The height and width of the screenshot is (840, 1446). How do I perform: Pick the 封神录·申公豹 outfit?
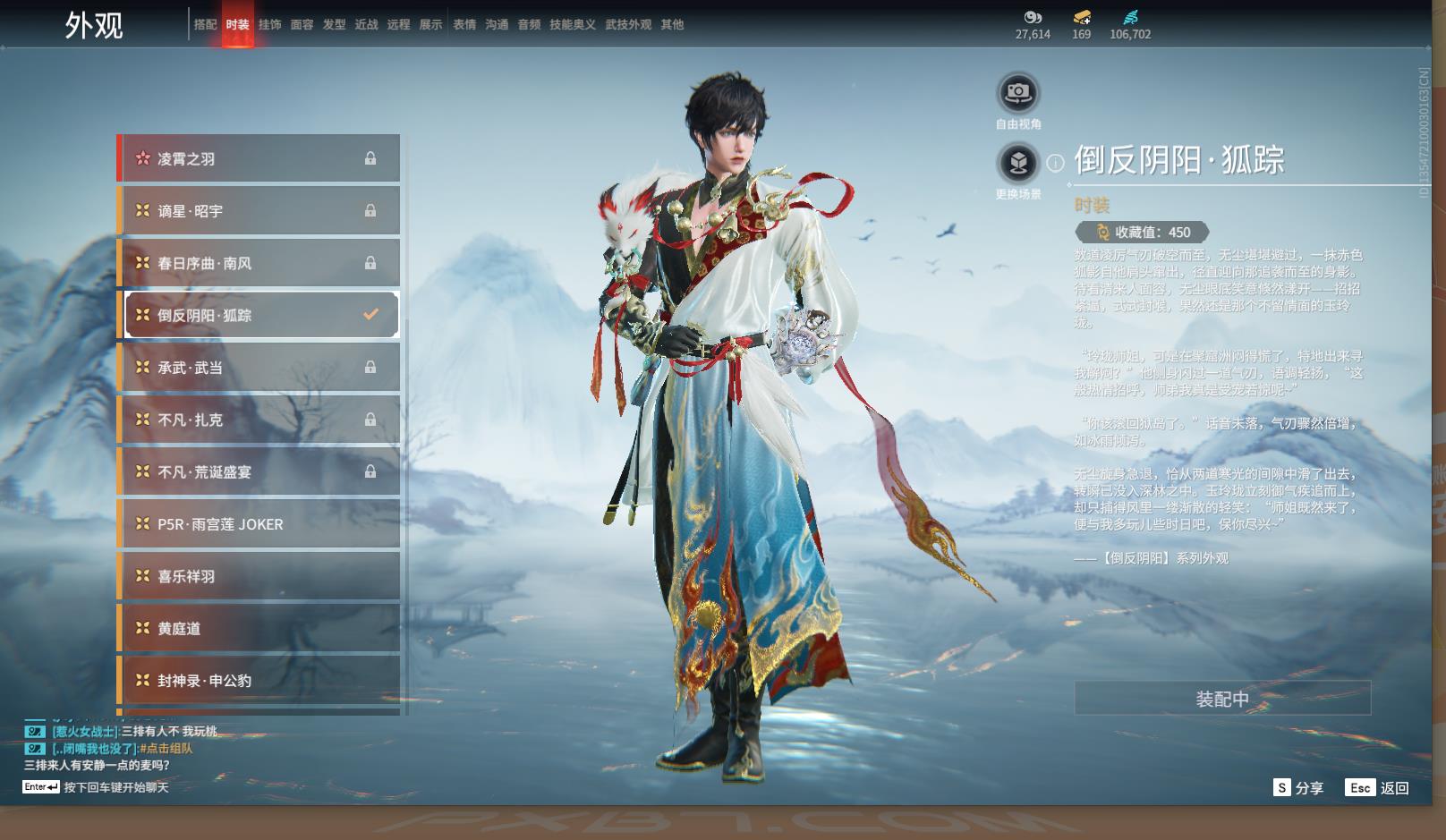point(259,681)
